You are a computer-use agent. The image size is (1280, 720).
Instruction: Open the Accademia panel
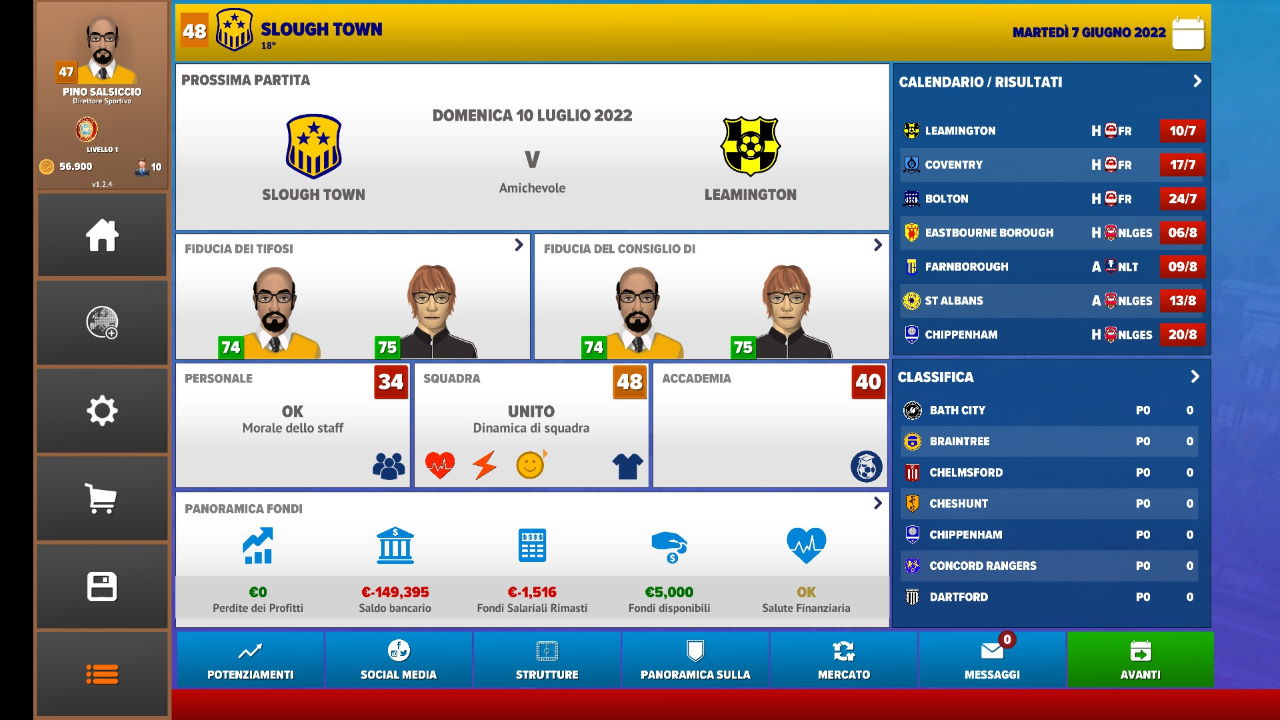tap(769, 425)
